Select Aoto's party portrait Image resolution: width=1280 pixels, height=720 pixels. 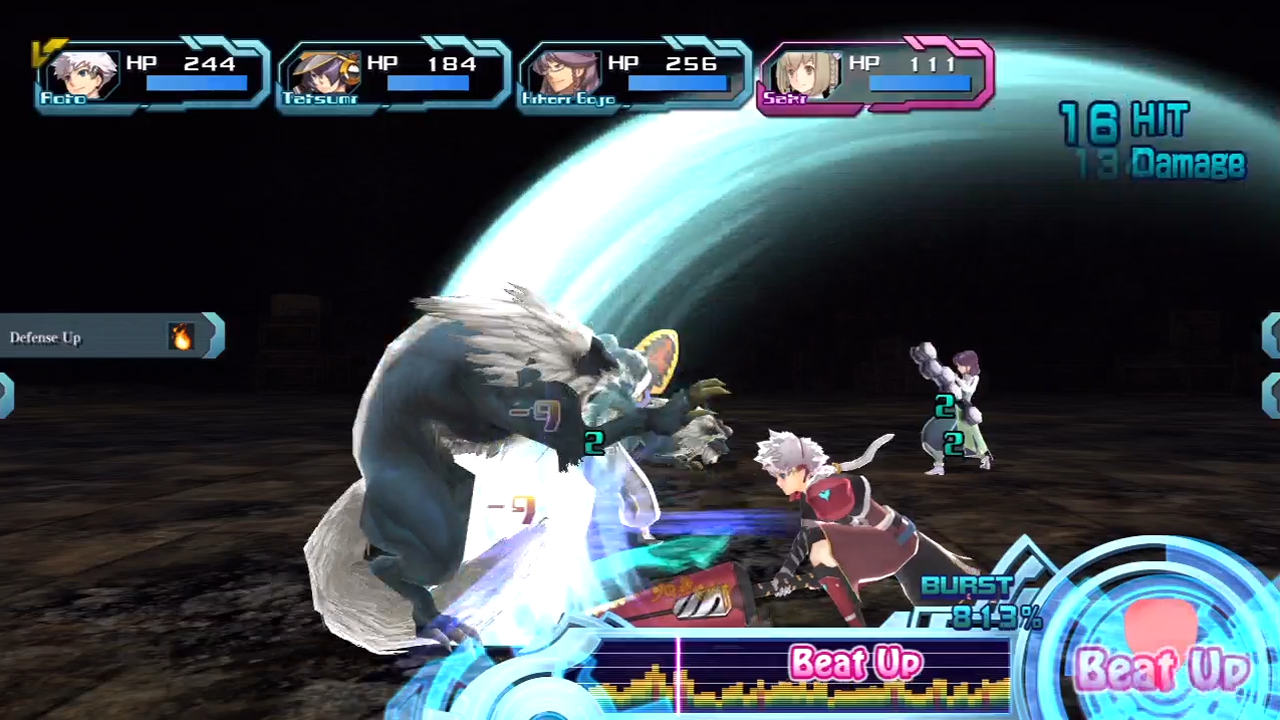point(84,73)
